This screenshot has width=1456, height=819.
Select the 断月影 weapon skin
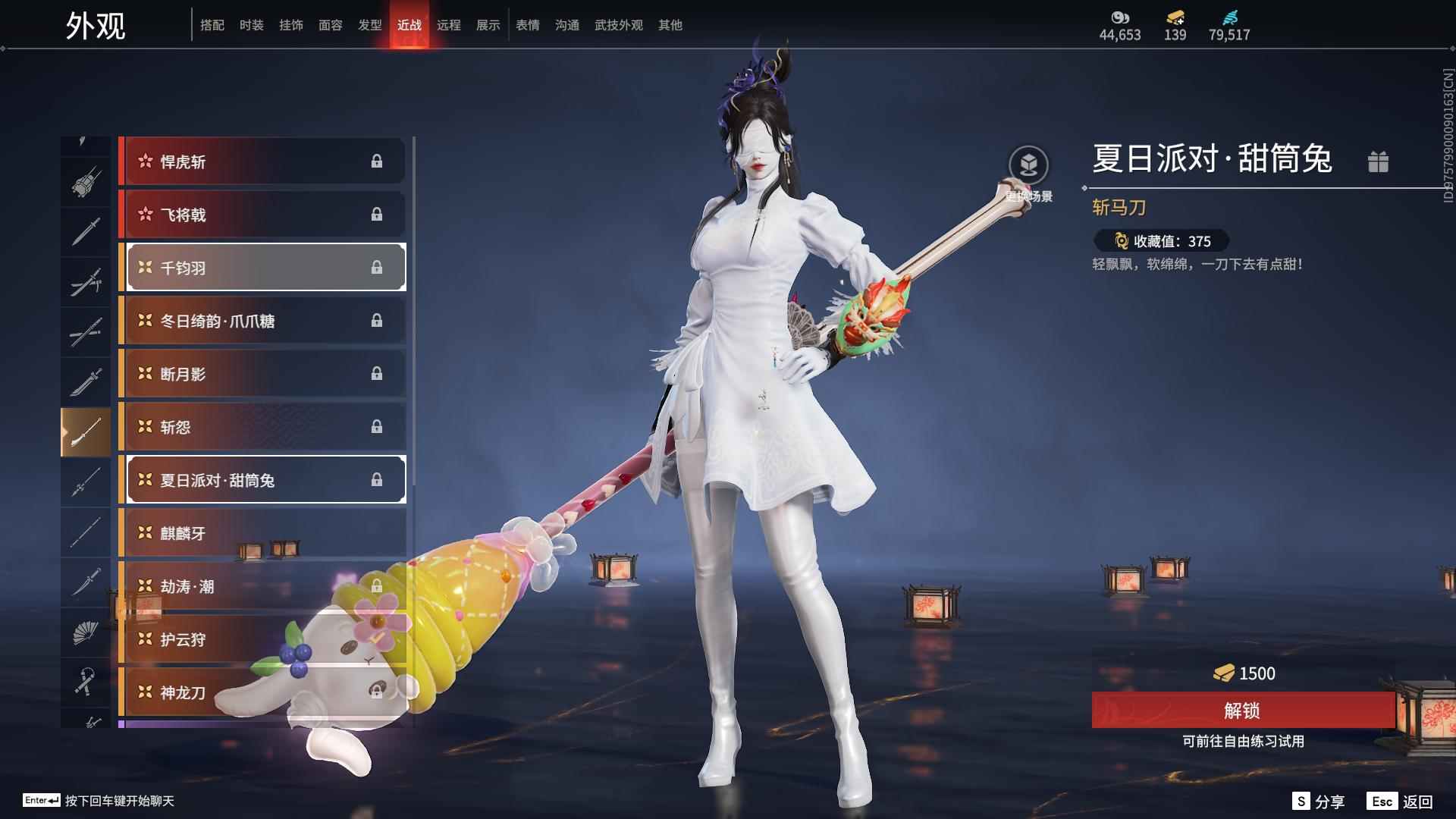(x=262, y=374)
